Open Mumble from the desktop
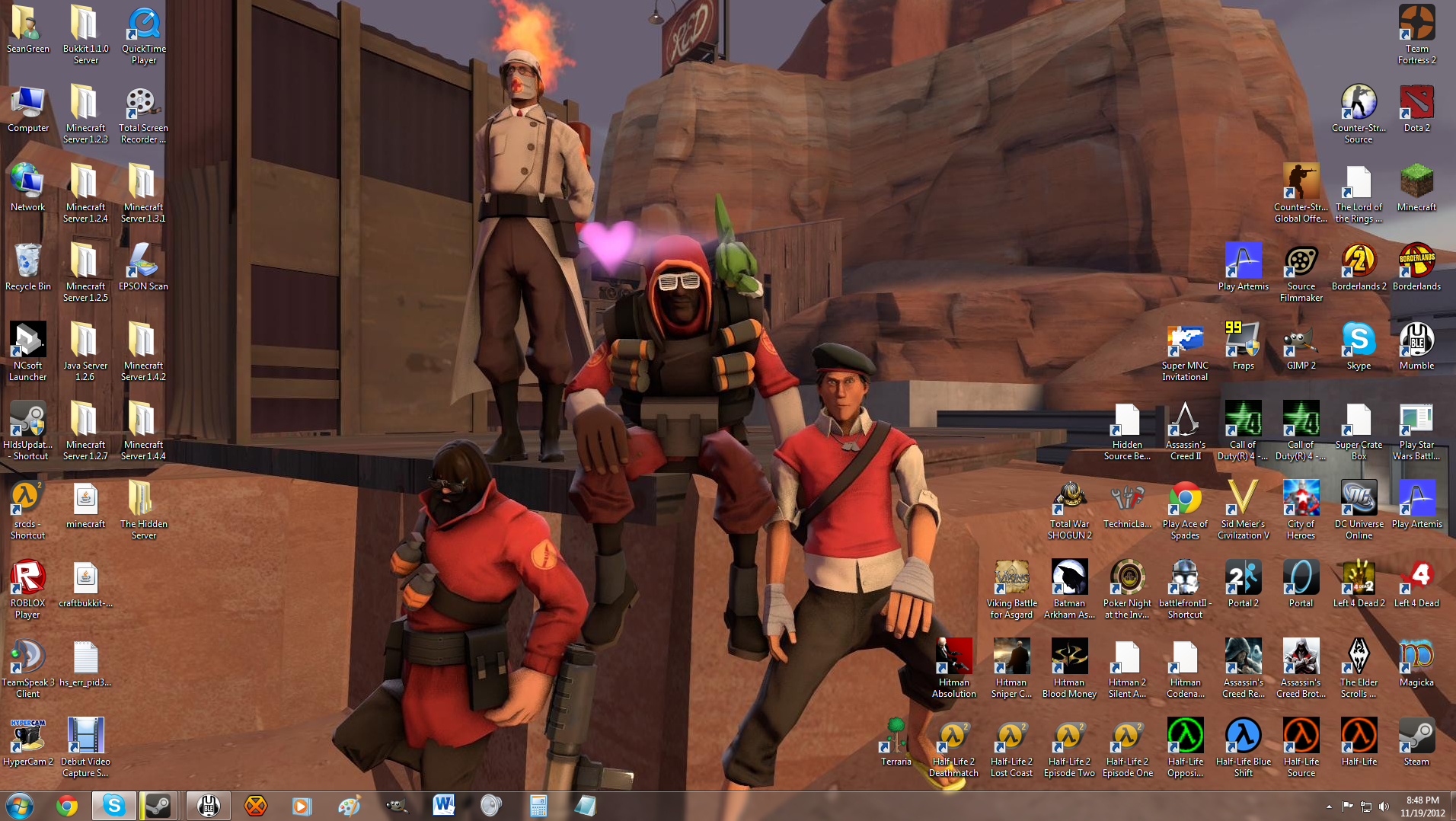The height and width of the screenshot is (821, 1456). [x=1416, y=343]
